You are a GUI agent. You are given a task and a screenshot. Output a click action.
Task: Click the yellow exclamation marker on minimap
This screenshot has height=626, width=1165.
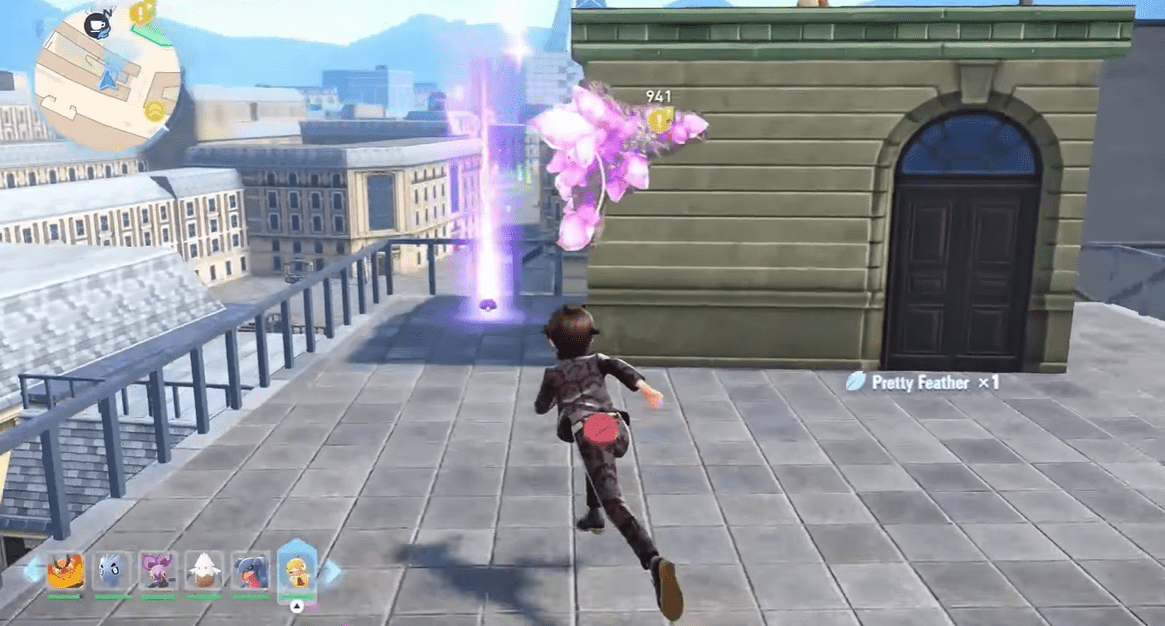141,14
